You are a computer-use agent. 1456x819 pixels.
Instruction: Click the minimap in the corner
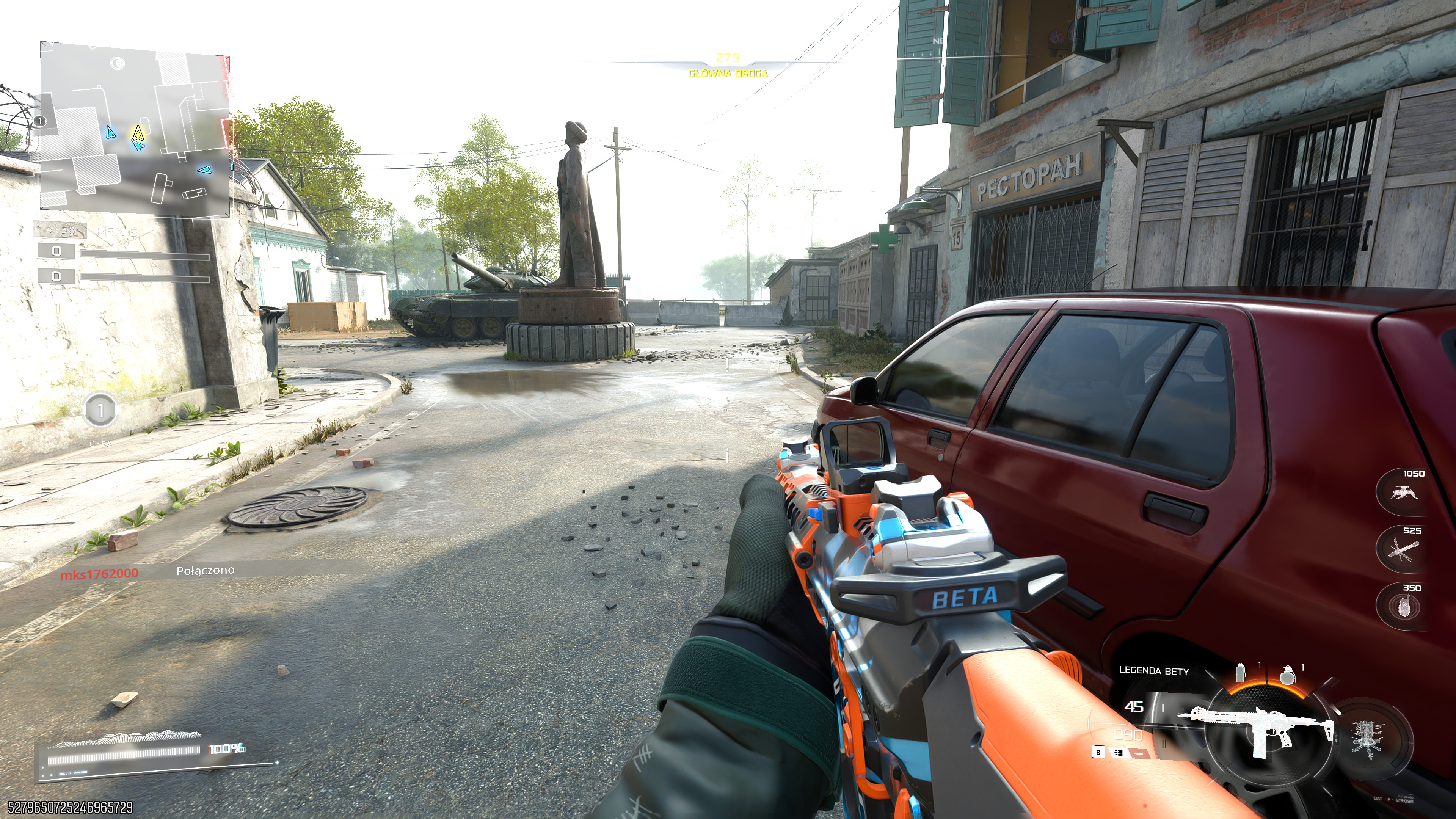click(135, 129)
